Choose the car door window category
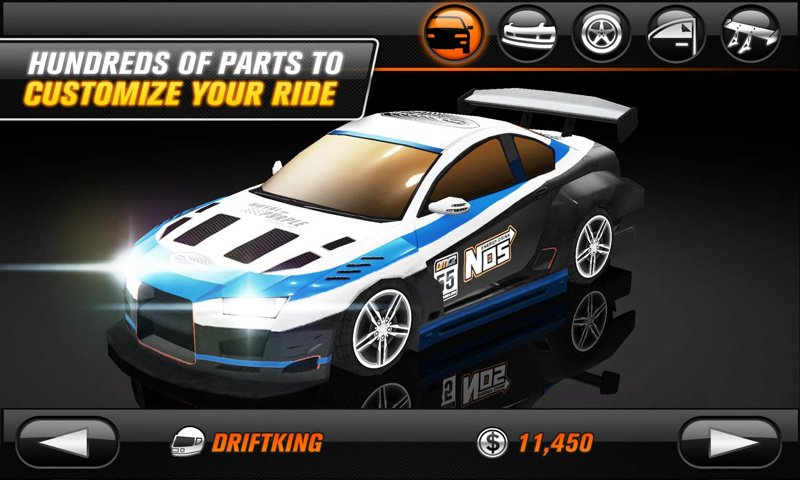 pyautogui.click(x=675, y=32)
